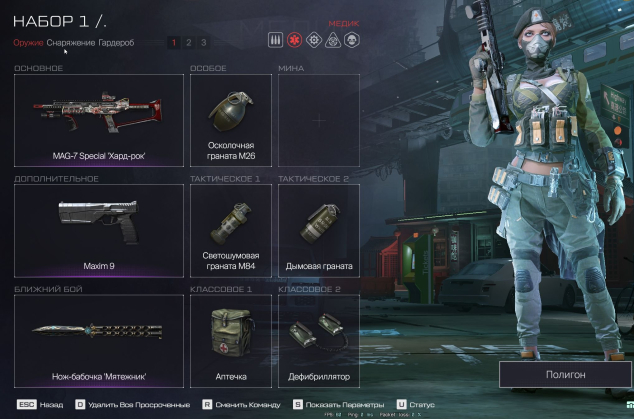
Task: Select the medic class cross icon
Action: (294, 40)
